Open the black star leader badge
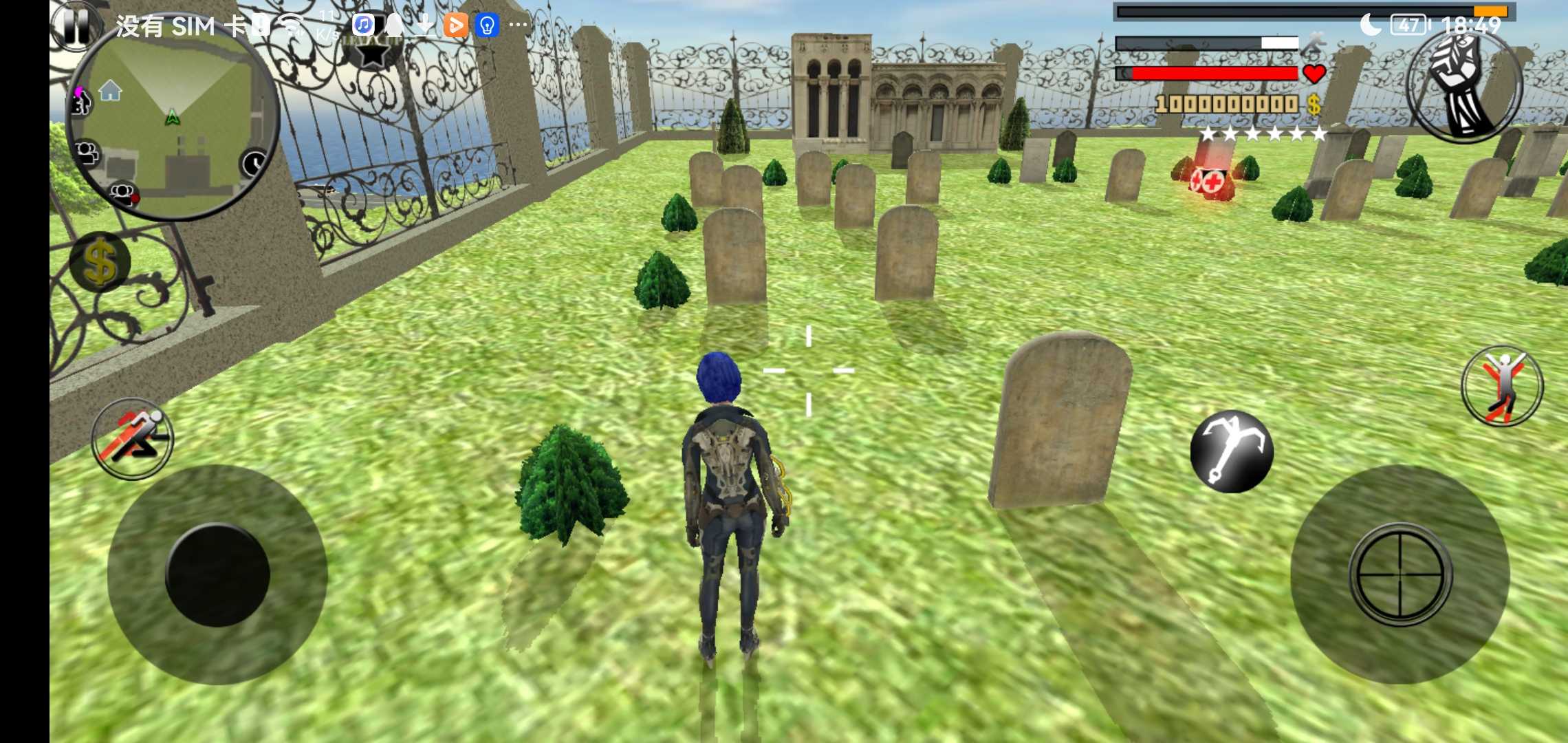This screenshot has width=1568, height=743. (x=372, y=52)
